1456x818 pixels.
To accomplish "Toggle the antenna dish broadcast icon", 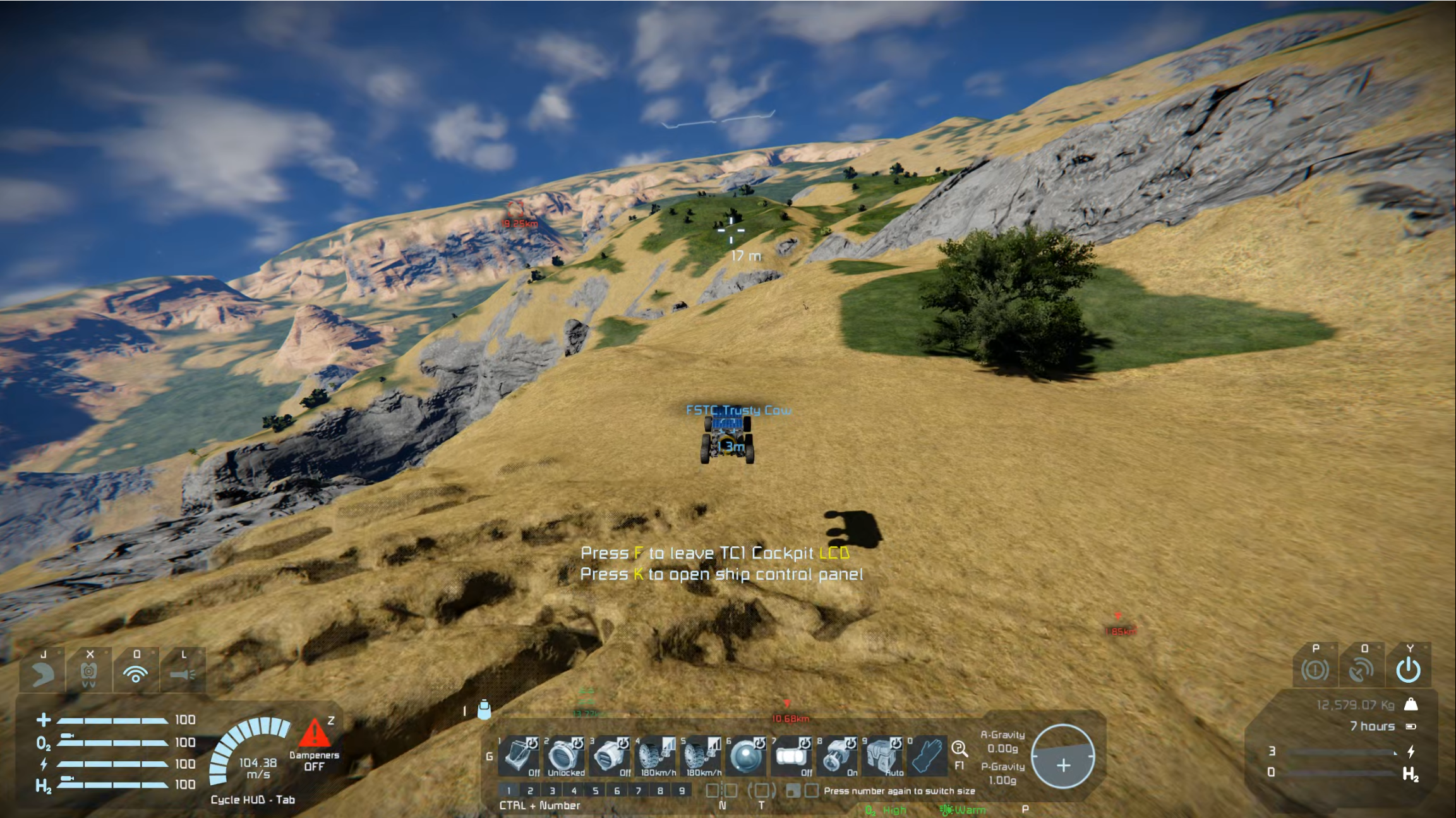I will click(x=1361, y=670).
